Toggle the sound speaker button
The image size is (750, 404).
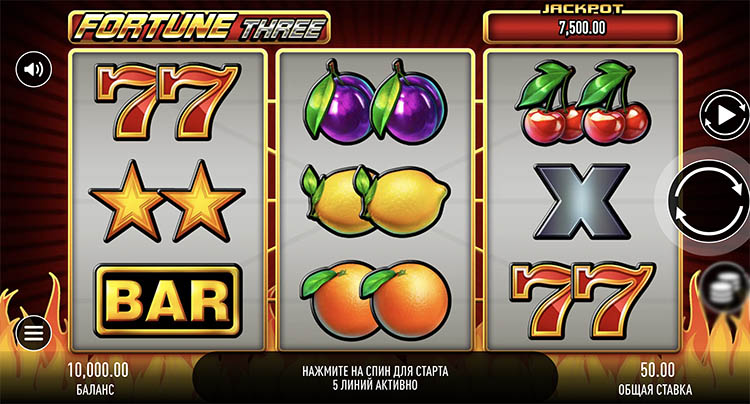point(33,69)
